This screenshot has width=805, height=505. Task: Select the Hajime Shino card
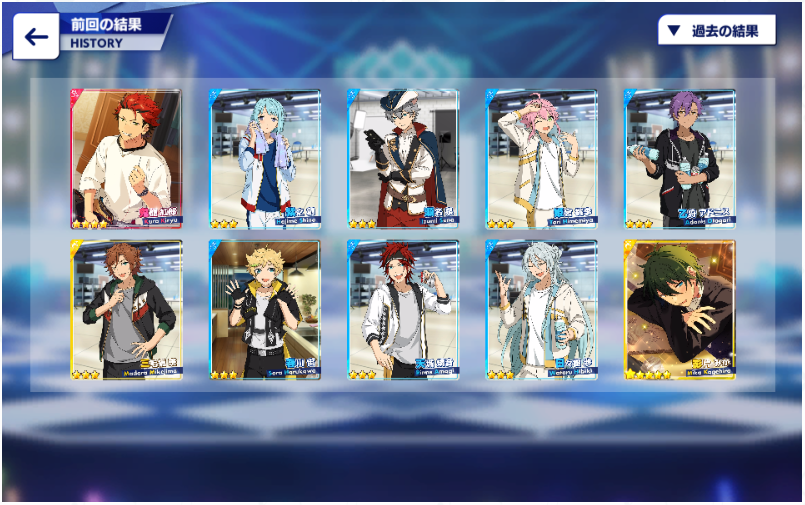point(264,159)
